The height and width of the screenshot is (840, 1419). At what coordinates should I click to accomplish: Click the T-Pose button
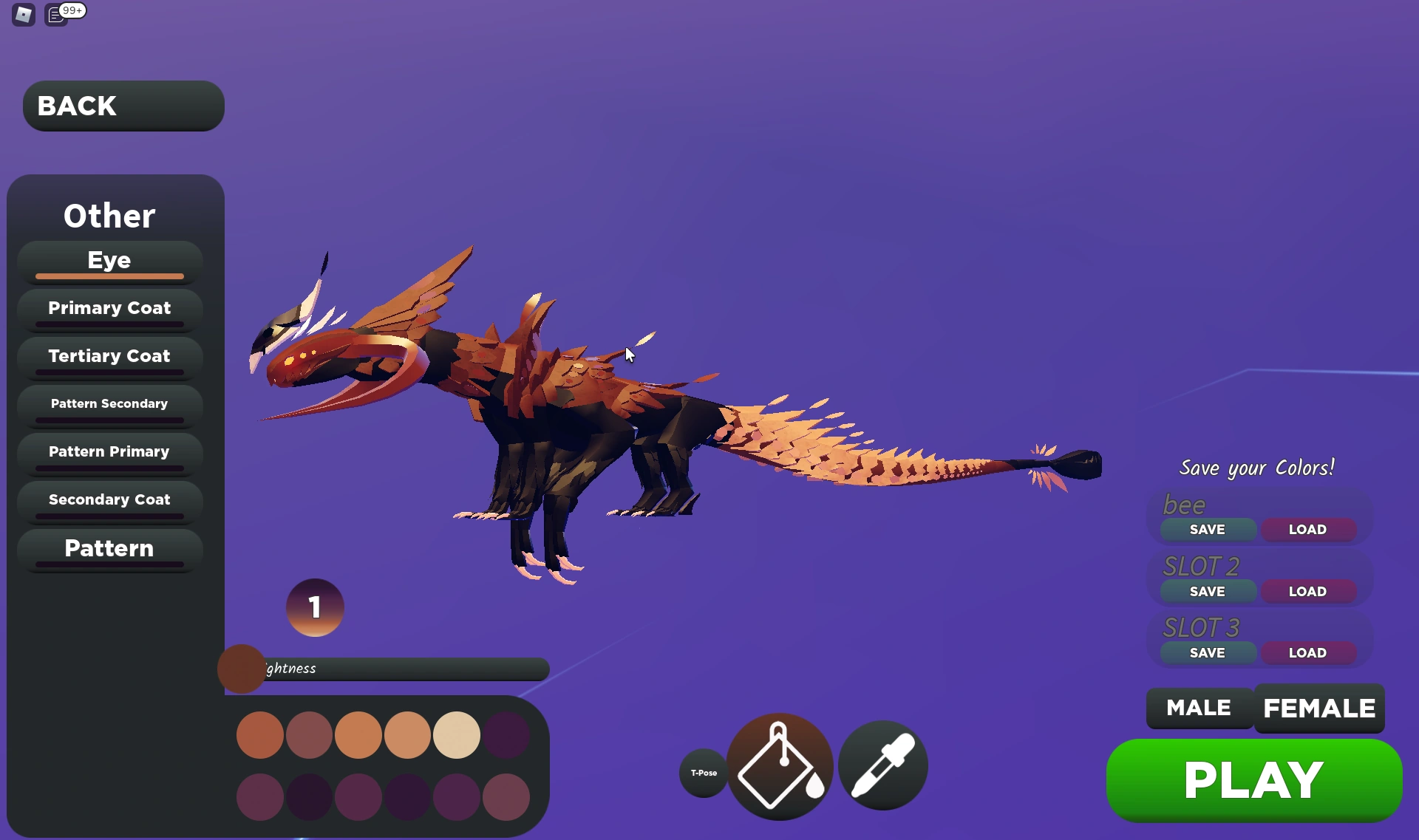coord(702,772)
